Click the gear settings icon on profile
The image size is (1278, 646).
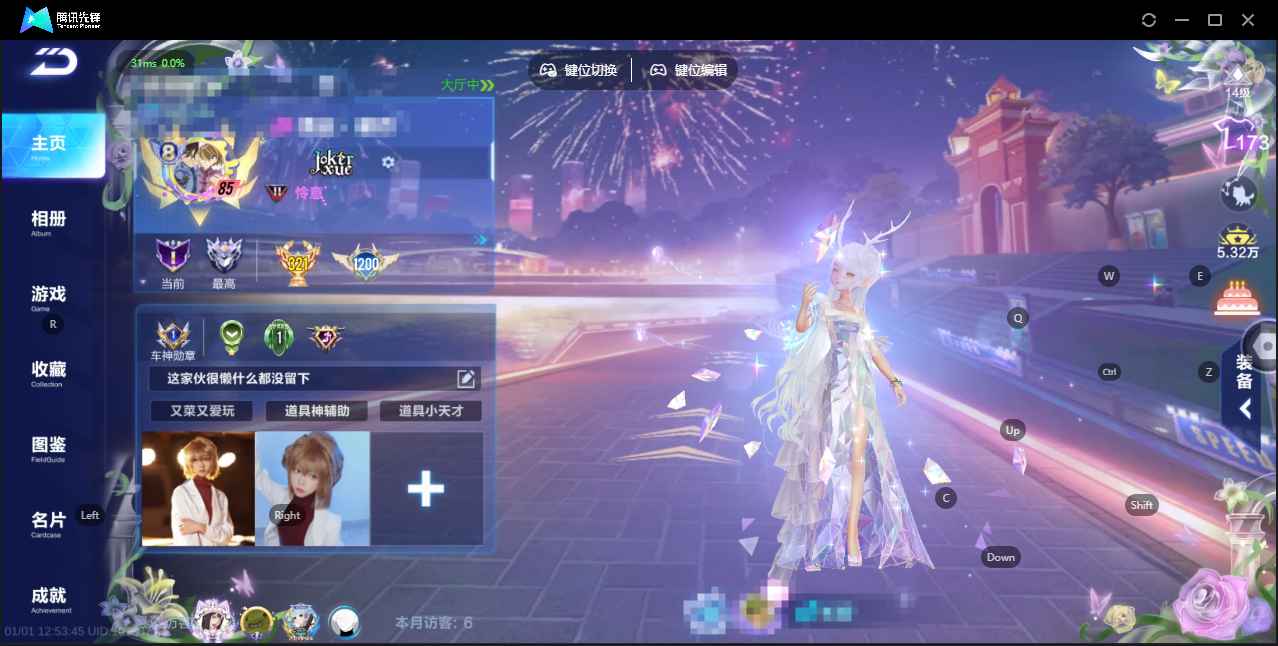click(x=388, y=162)
